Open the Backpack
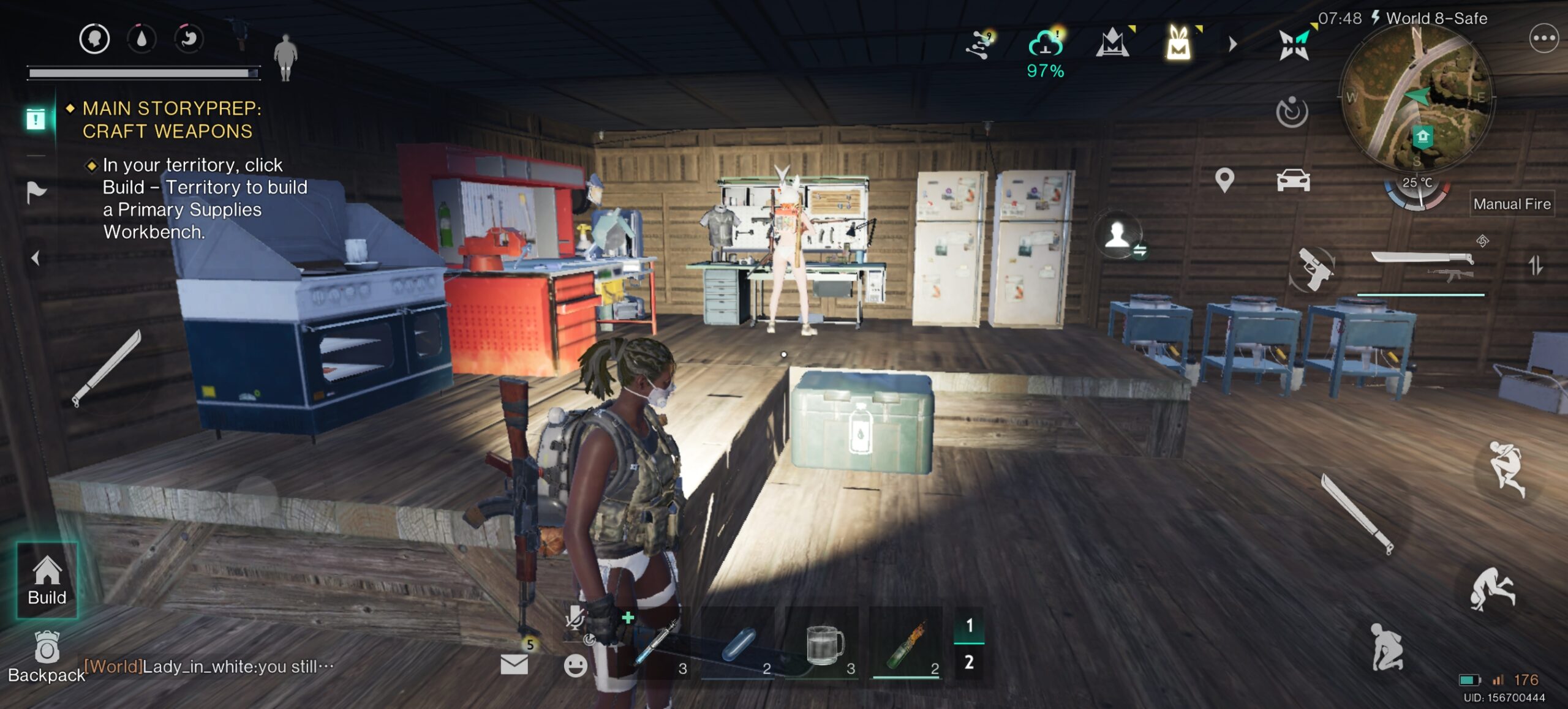 [x=47, y=656]
